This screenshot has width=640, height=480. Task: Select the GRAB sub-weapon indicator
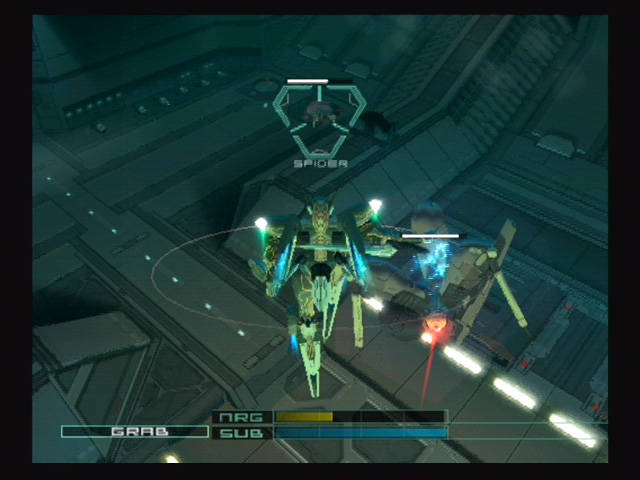(x=135, y=432)
